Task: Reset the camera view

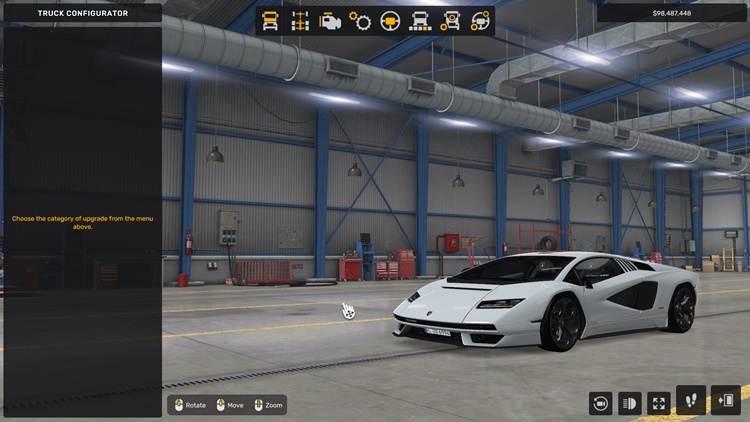Action: (600, 403)
